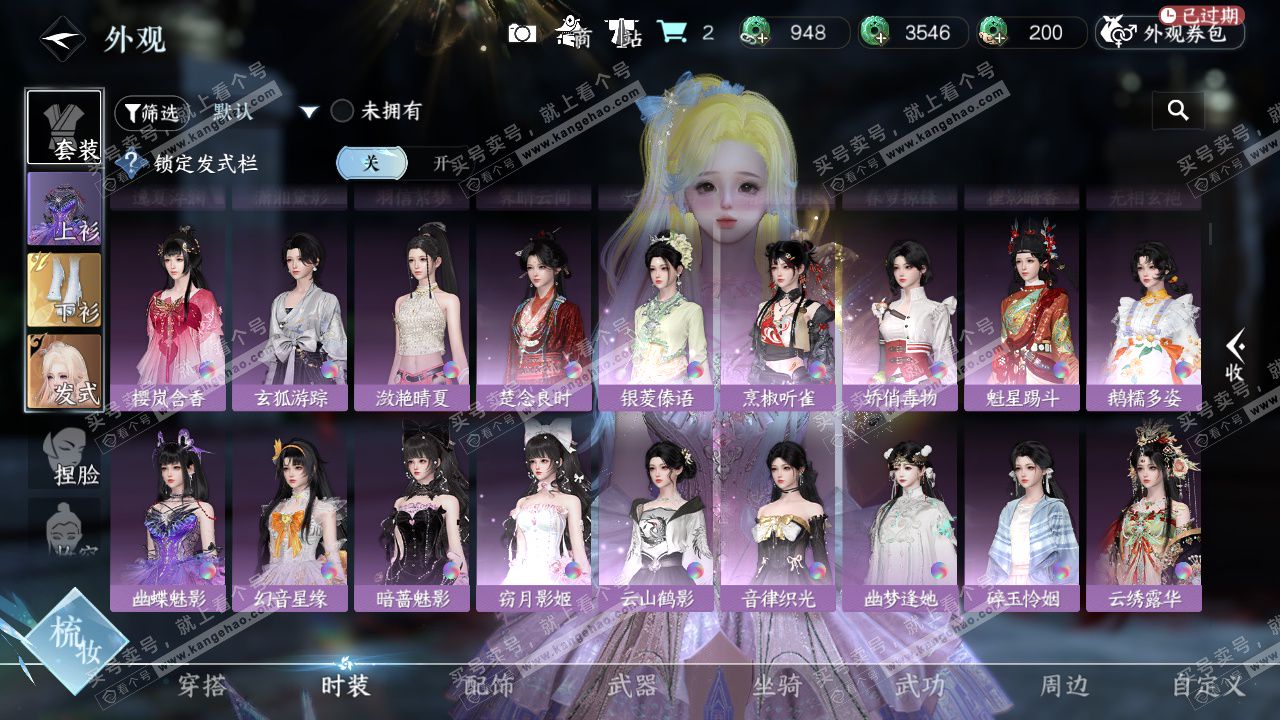This screenshot has width=1280, height=720.
Task: Switch to the 发式 hairstyle tab
Action: (64, 372)
